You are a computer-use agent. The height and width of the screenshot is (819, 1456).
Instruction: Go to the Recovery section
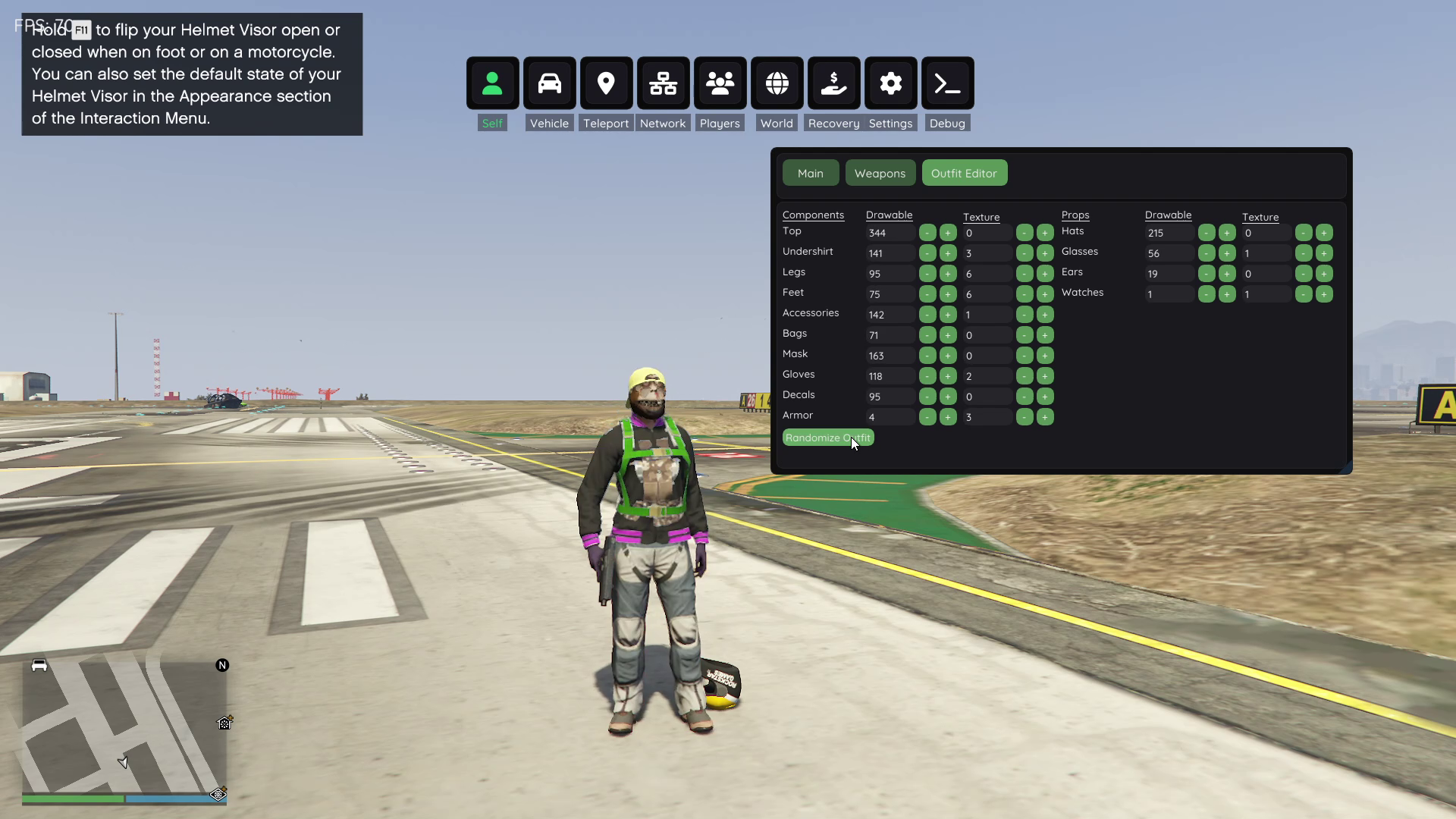point(833,83)
